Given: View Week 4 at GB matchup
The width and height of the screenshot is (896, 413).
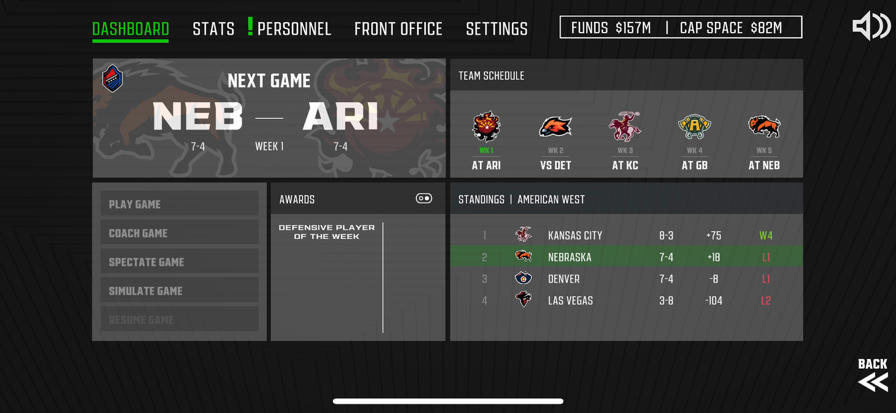Looking at the screenshot, I should point(694,141).
